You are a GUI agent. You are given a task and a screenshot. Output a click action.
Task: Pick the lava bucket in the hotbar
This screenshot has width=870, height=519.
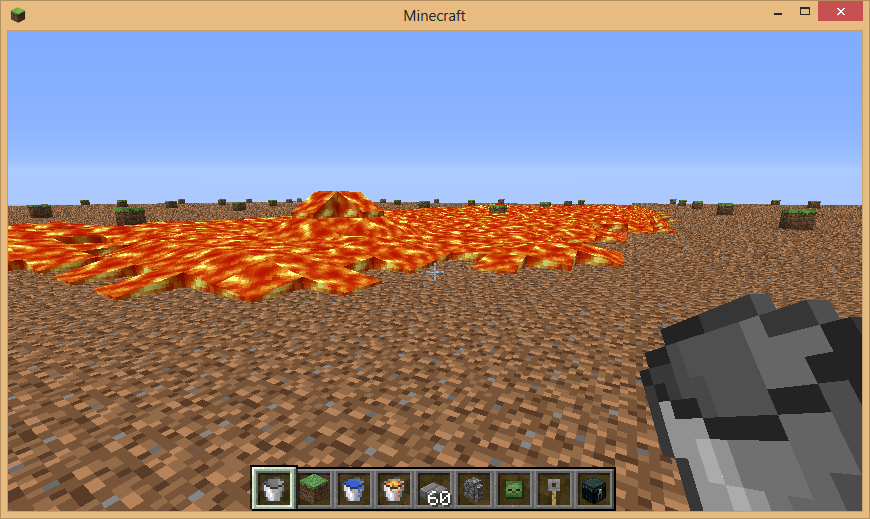click(393, 489)
